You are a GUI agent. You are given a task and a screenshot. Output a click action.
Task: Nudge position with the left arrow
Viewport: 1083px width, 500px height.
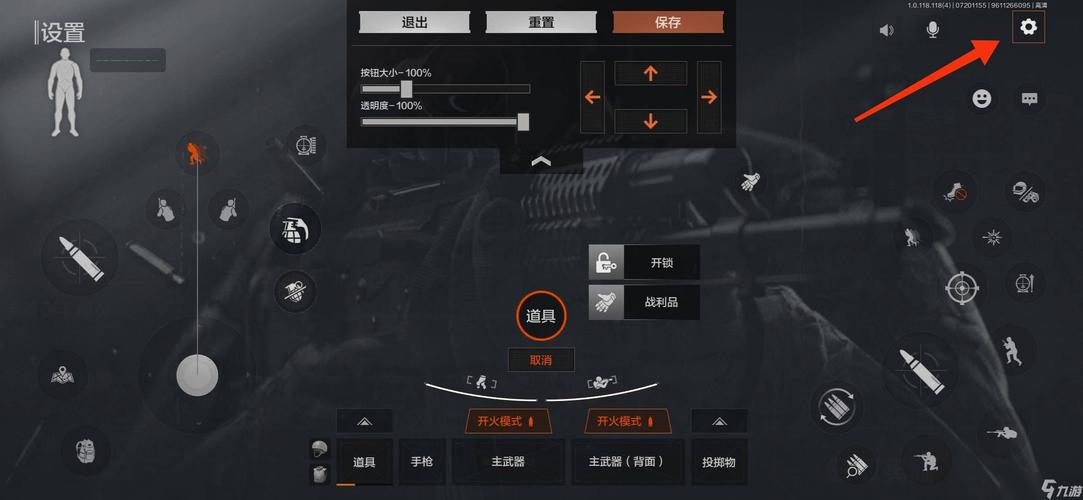(592, 97)
